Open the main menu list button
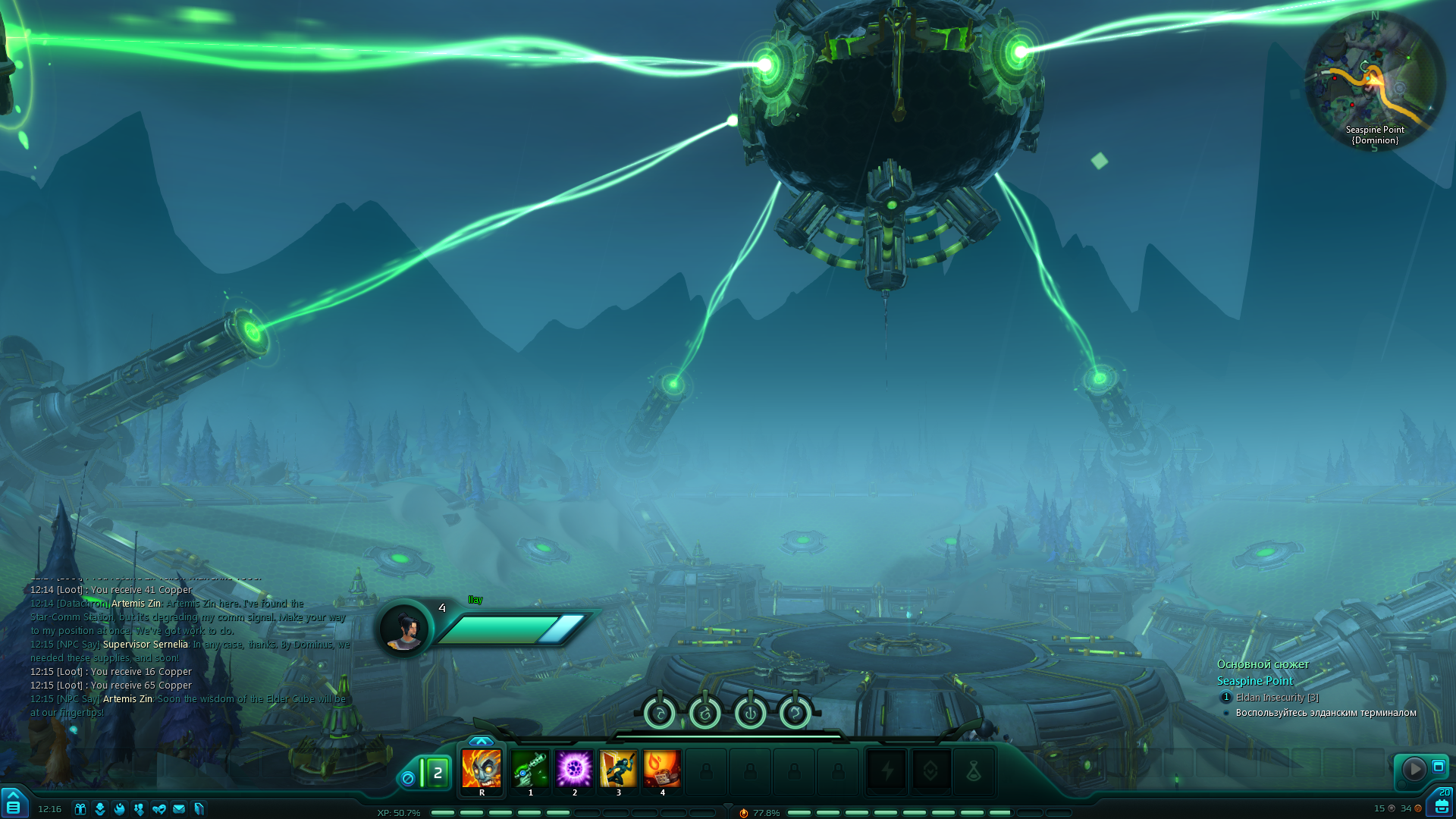1456x819 pixels. [x=13, y=807]
